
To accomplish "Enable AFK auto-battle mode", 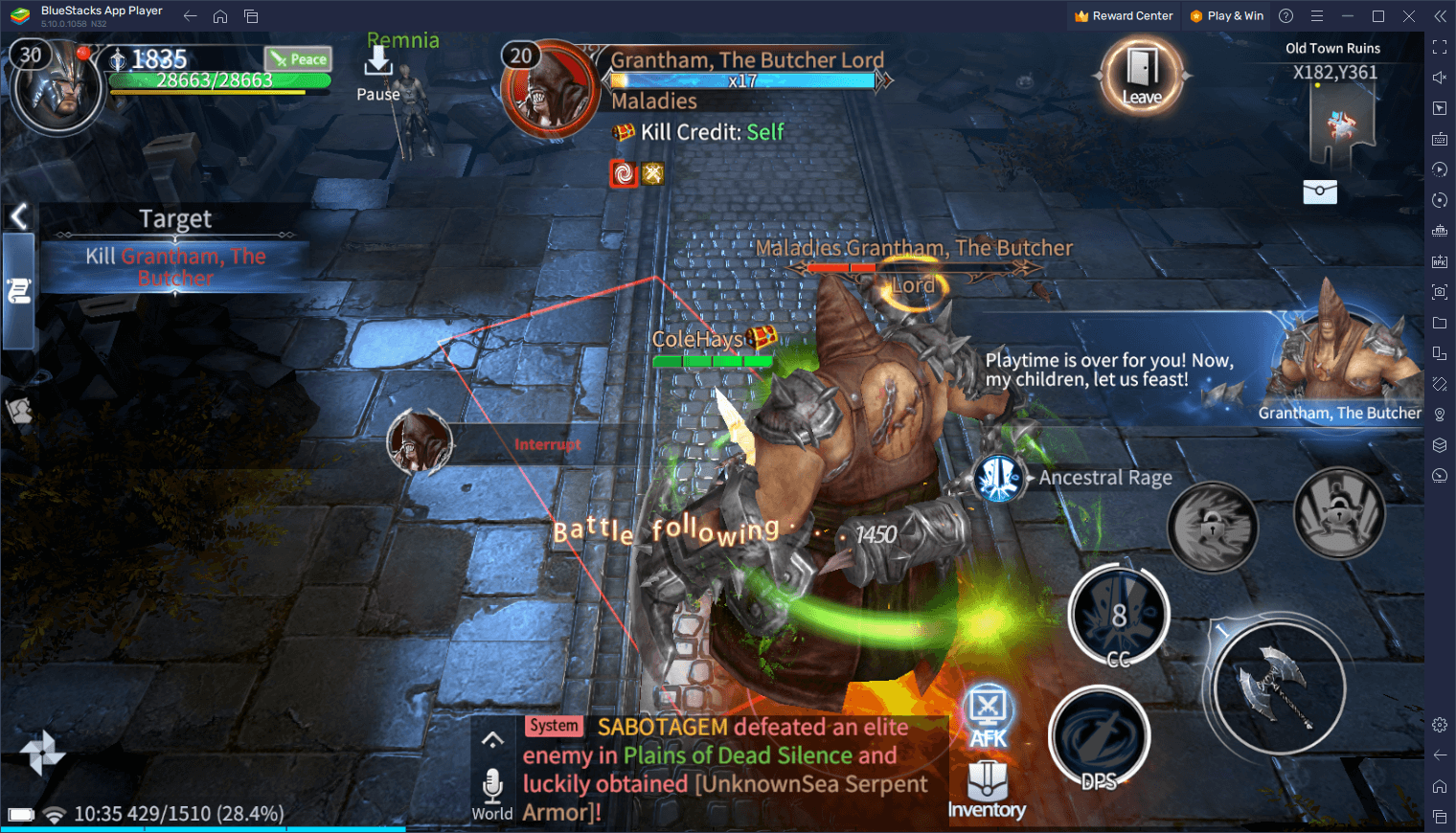I will pyautogui.click(x=988, y=716).
